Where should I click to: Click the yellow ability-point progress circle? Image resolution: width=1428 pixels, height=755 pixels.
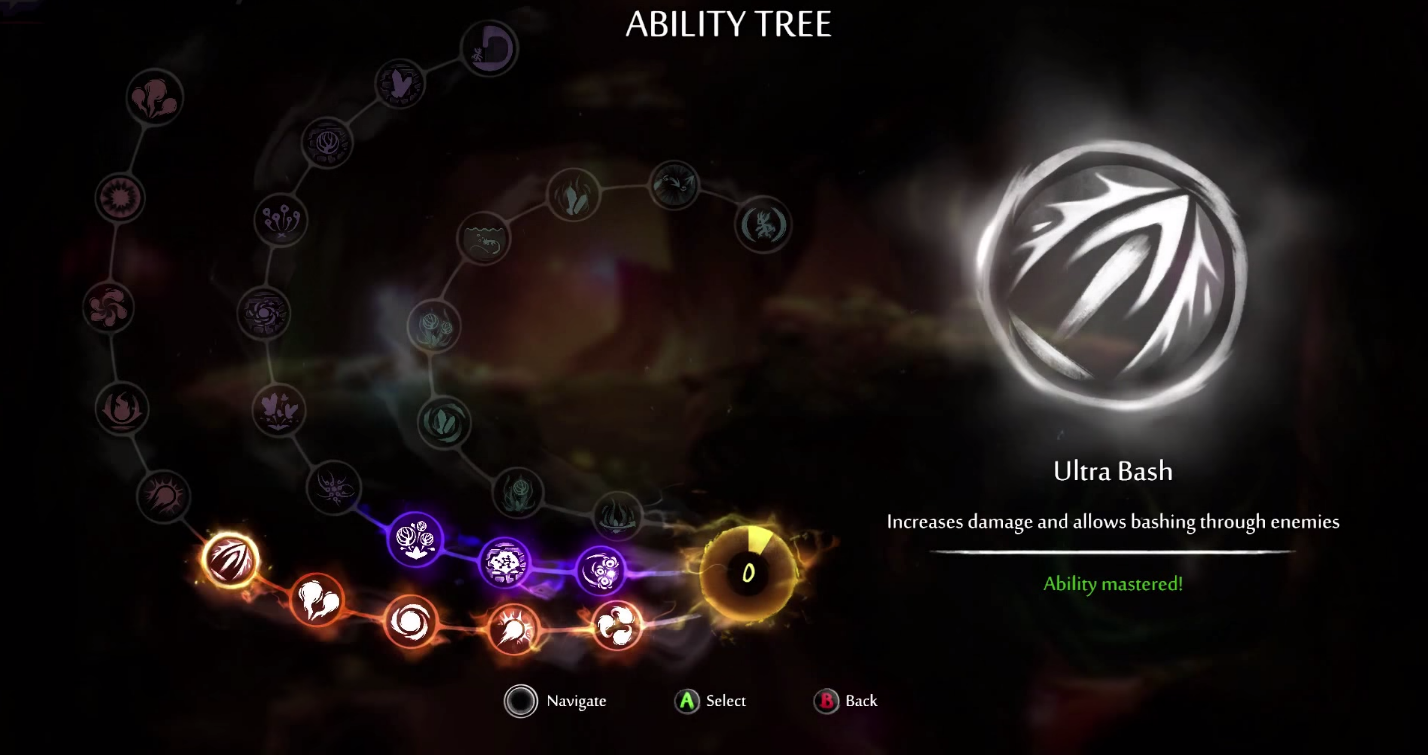[x=748, y=572]
